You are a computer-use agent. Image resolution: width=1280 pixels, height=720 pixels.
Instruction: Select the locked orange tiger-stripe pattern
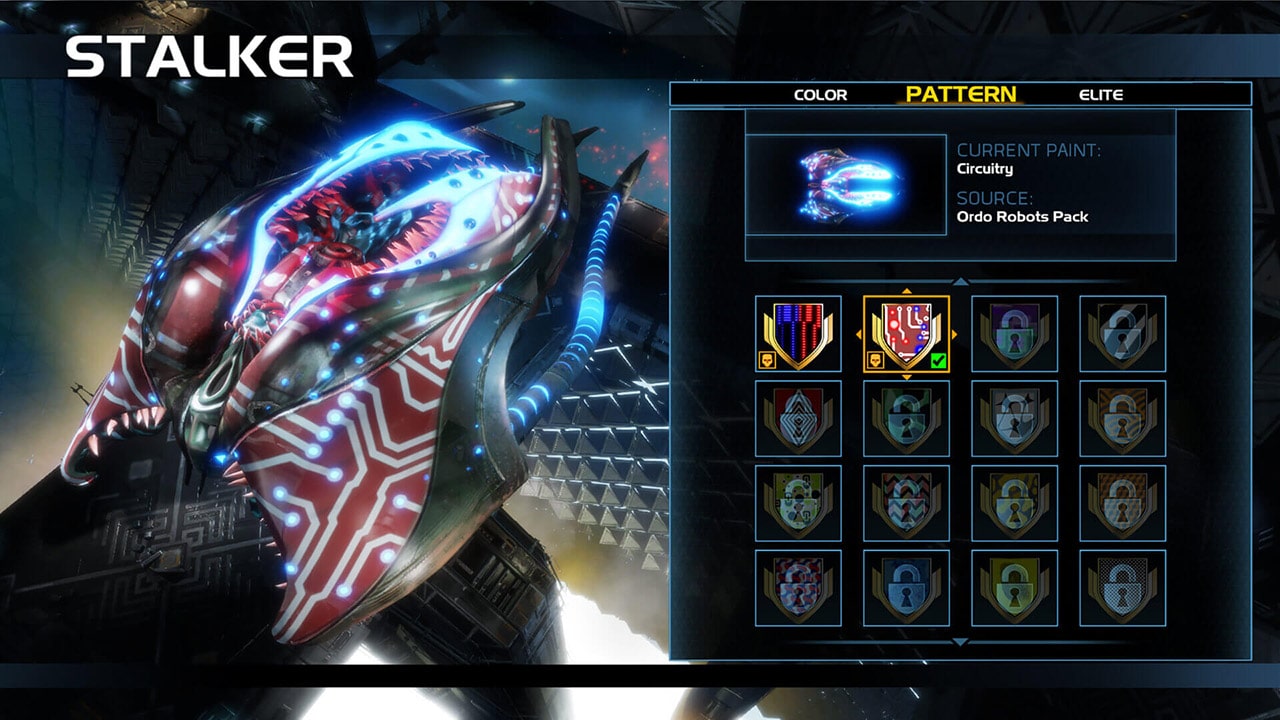point(1122,418)
